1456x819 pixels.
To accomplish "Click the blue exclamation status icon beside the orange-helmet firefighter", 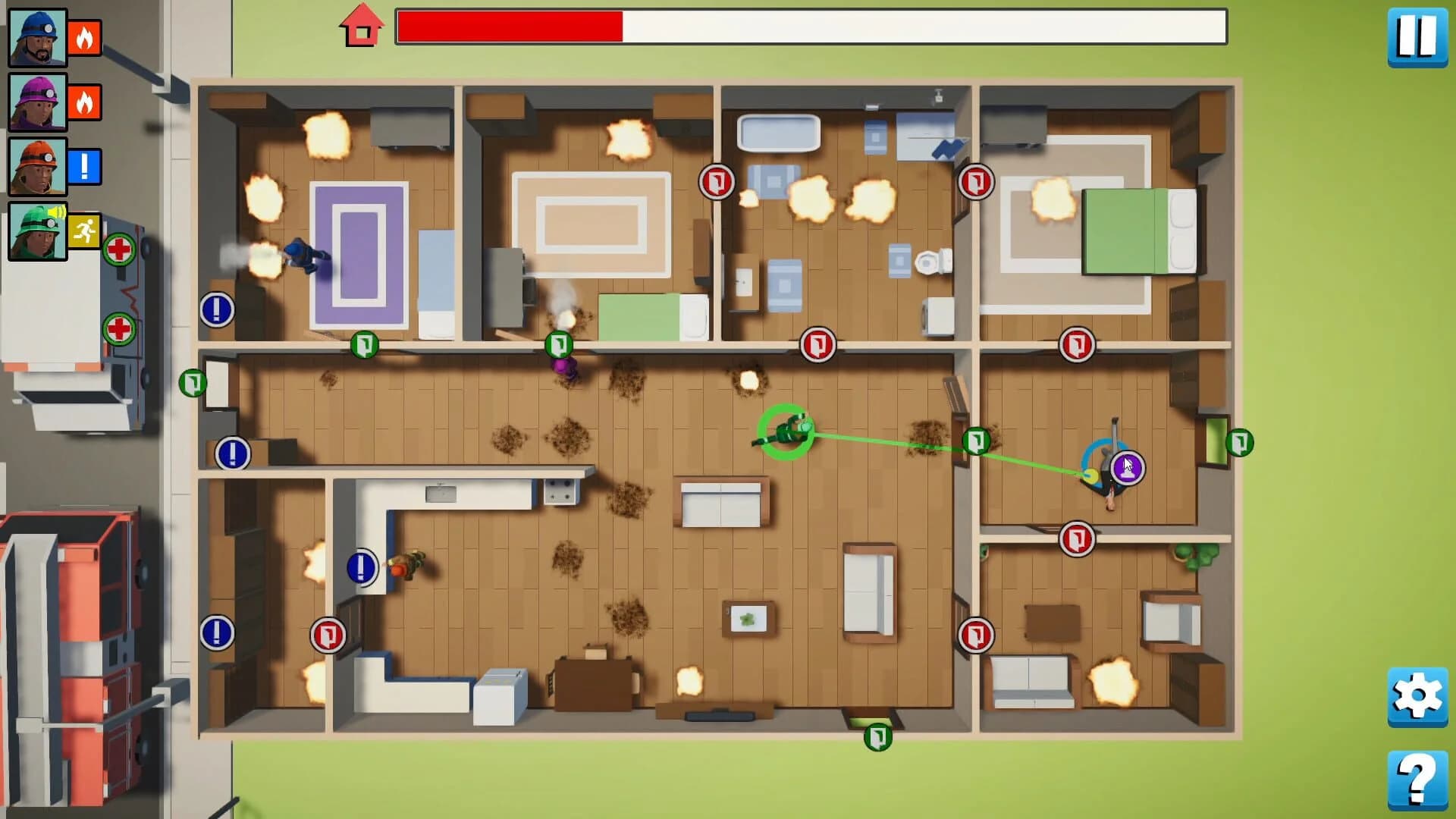I will tap(86, 168).
